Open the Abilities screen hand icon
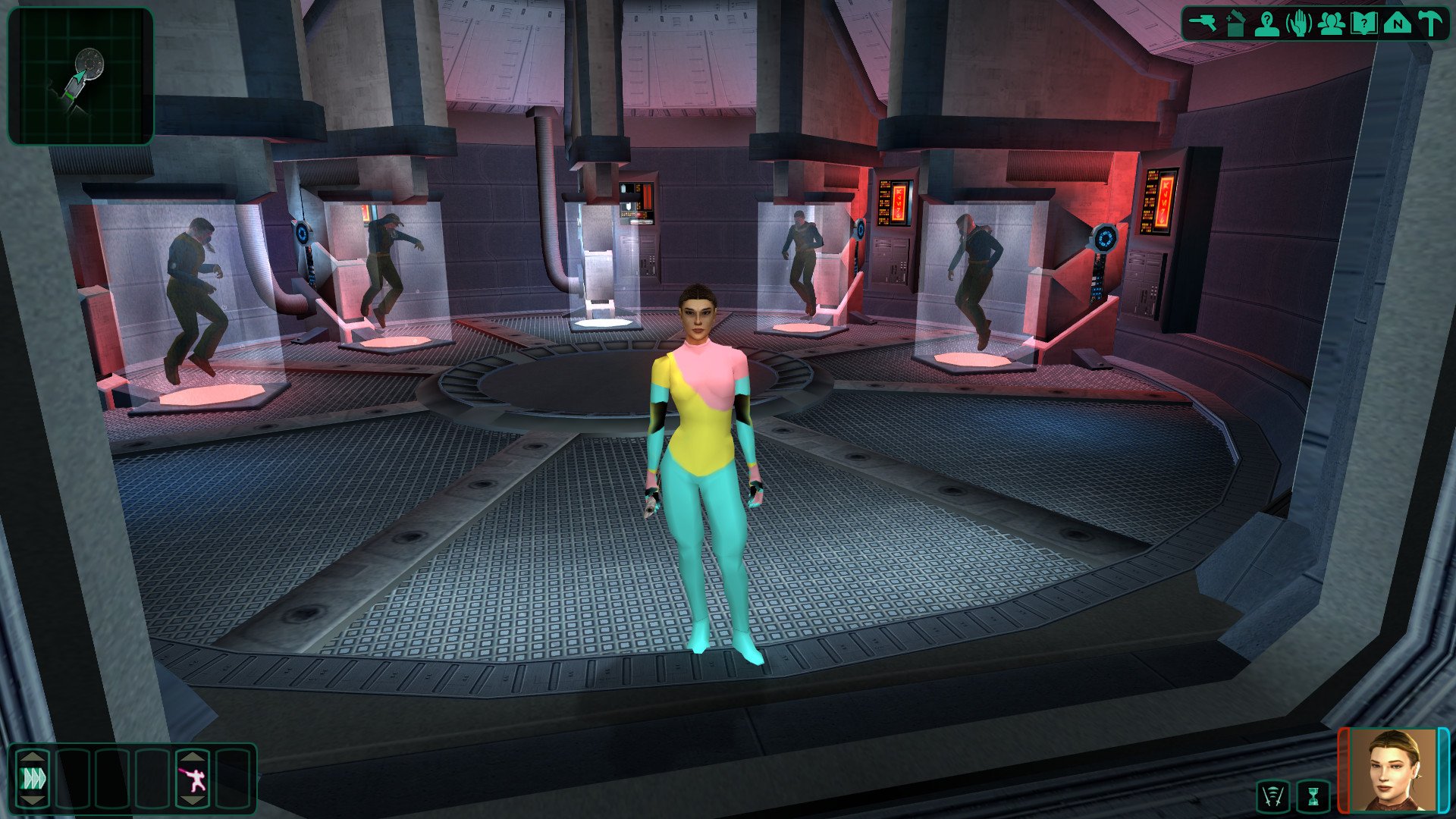This screenshot has height=819, width=1456. (1300, 23)
